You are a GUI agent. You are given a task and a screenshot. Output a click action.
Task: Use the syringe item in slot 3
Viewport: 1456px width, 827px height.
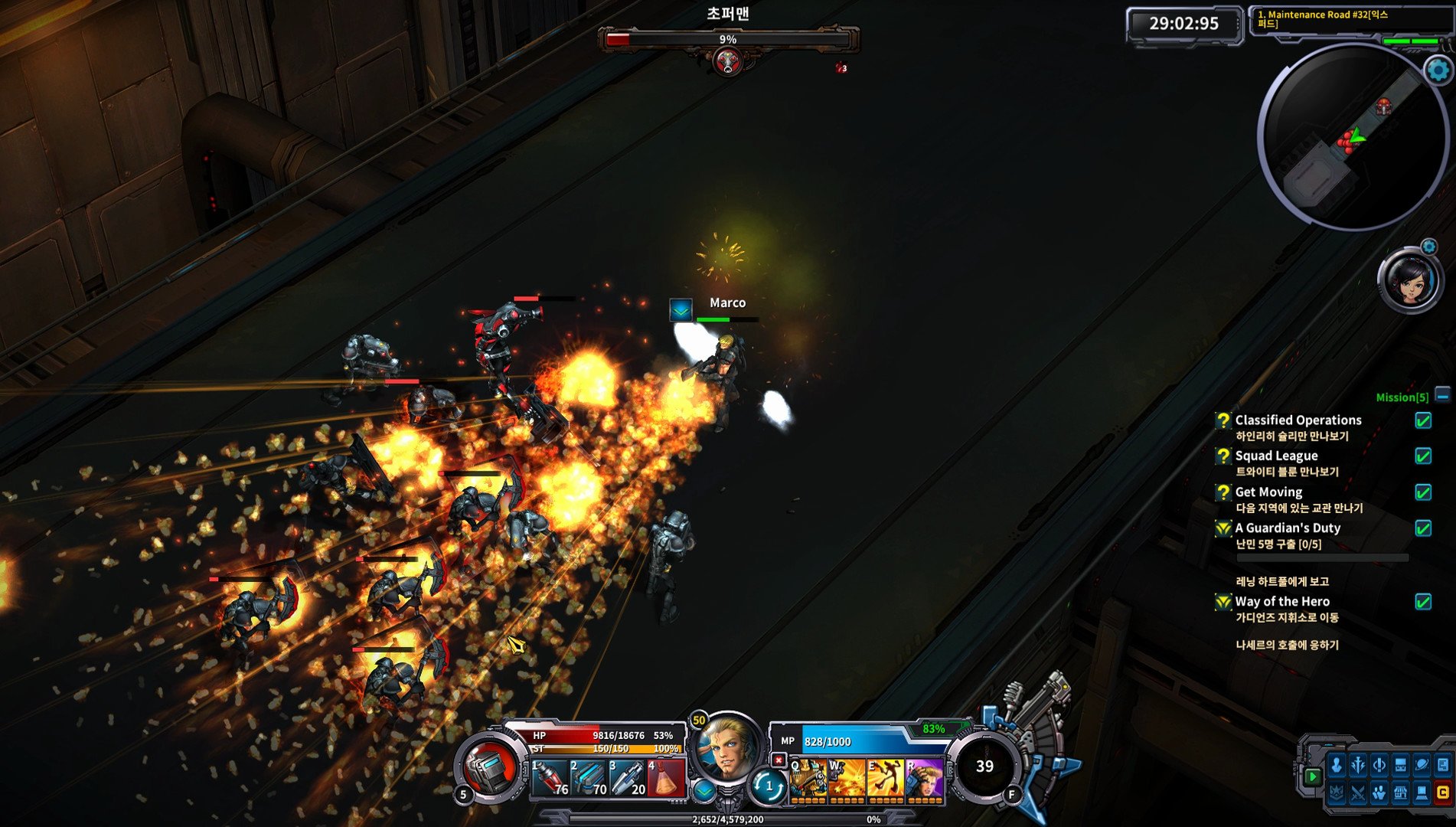point(627,779)
